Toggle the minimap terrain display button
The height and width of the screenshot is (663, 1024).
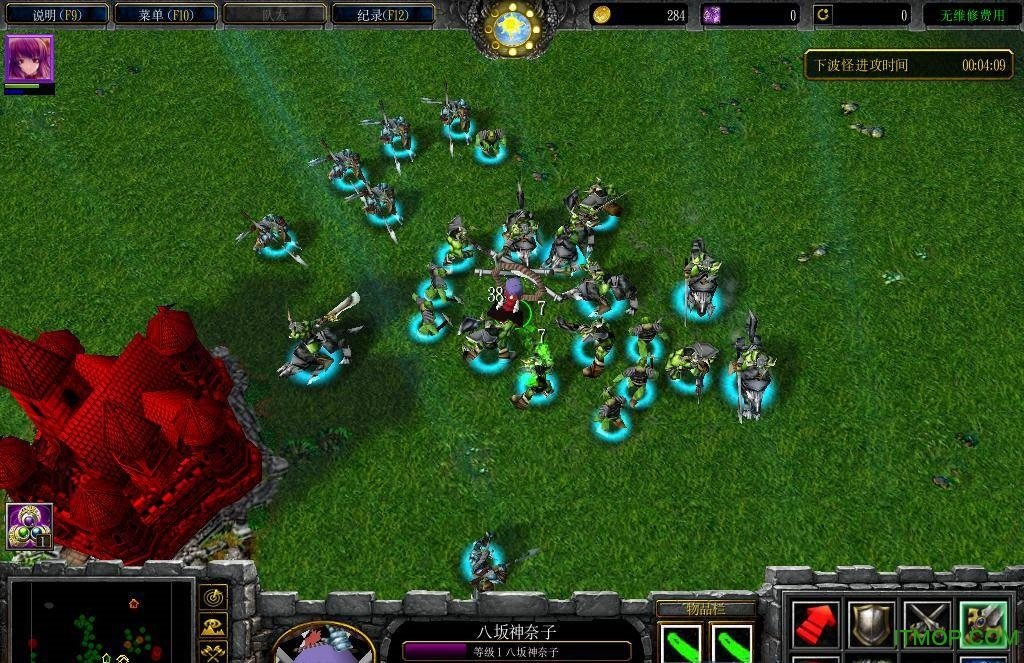pos(213,627)
